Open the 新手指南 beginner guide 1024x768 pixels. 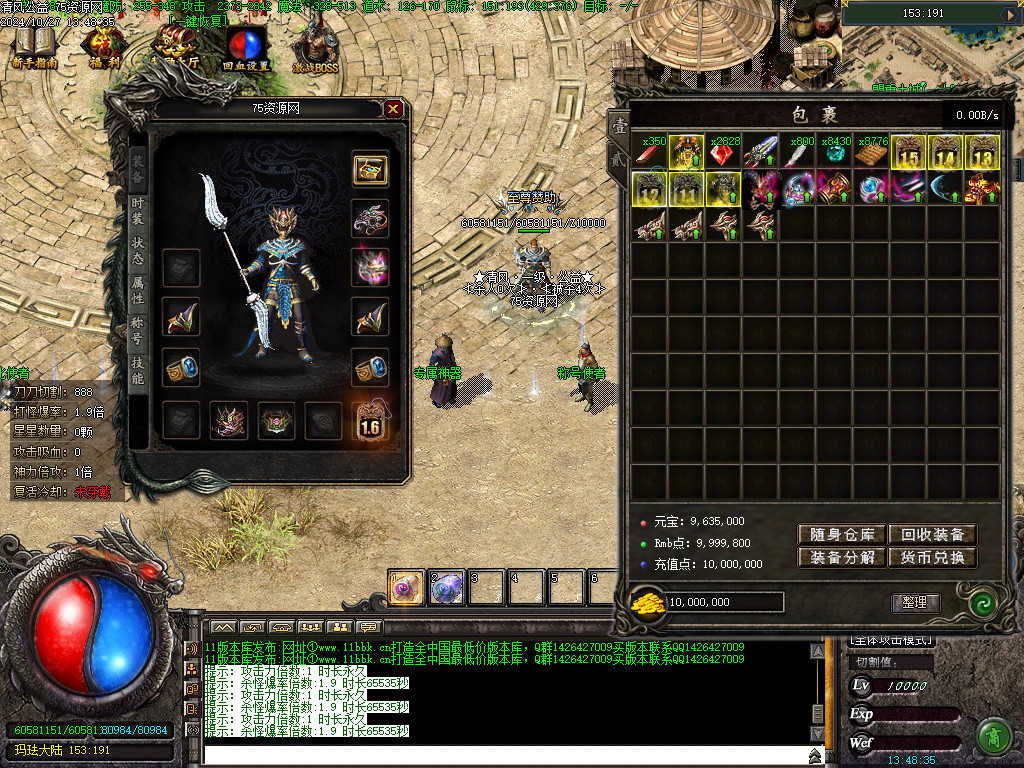click(x=35, y=48)
